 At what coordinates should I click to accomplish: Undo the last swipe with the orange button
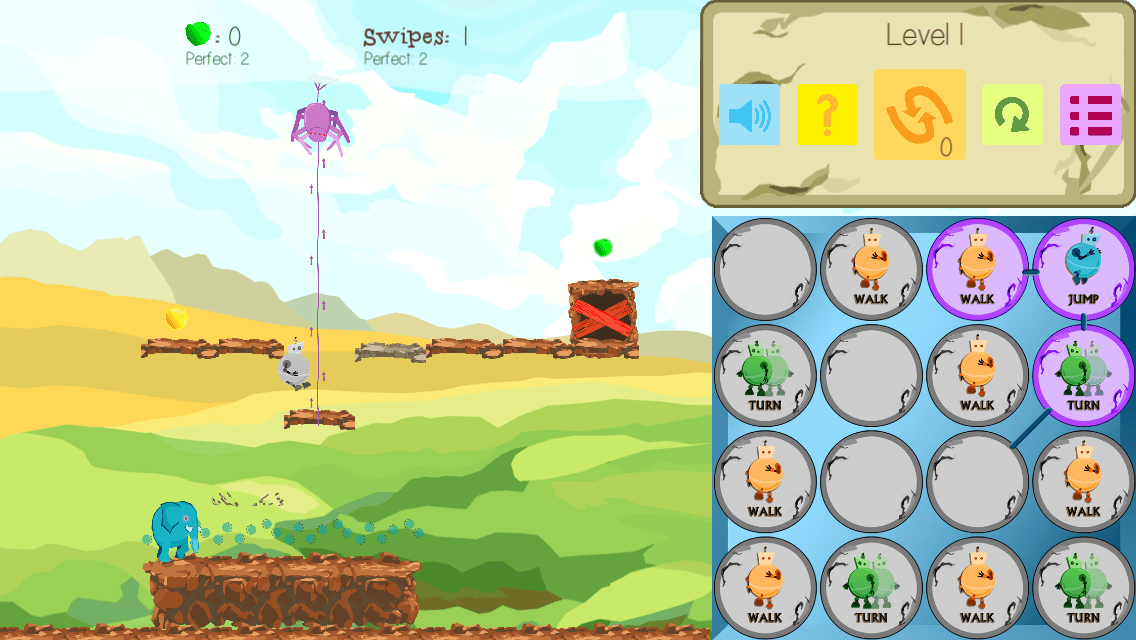pyautogui.click(x=919, y=115)
